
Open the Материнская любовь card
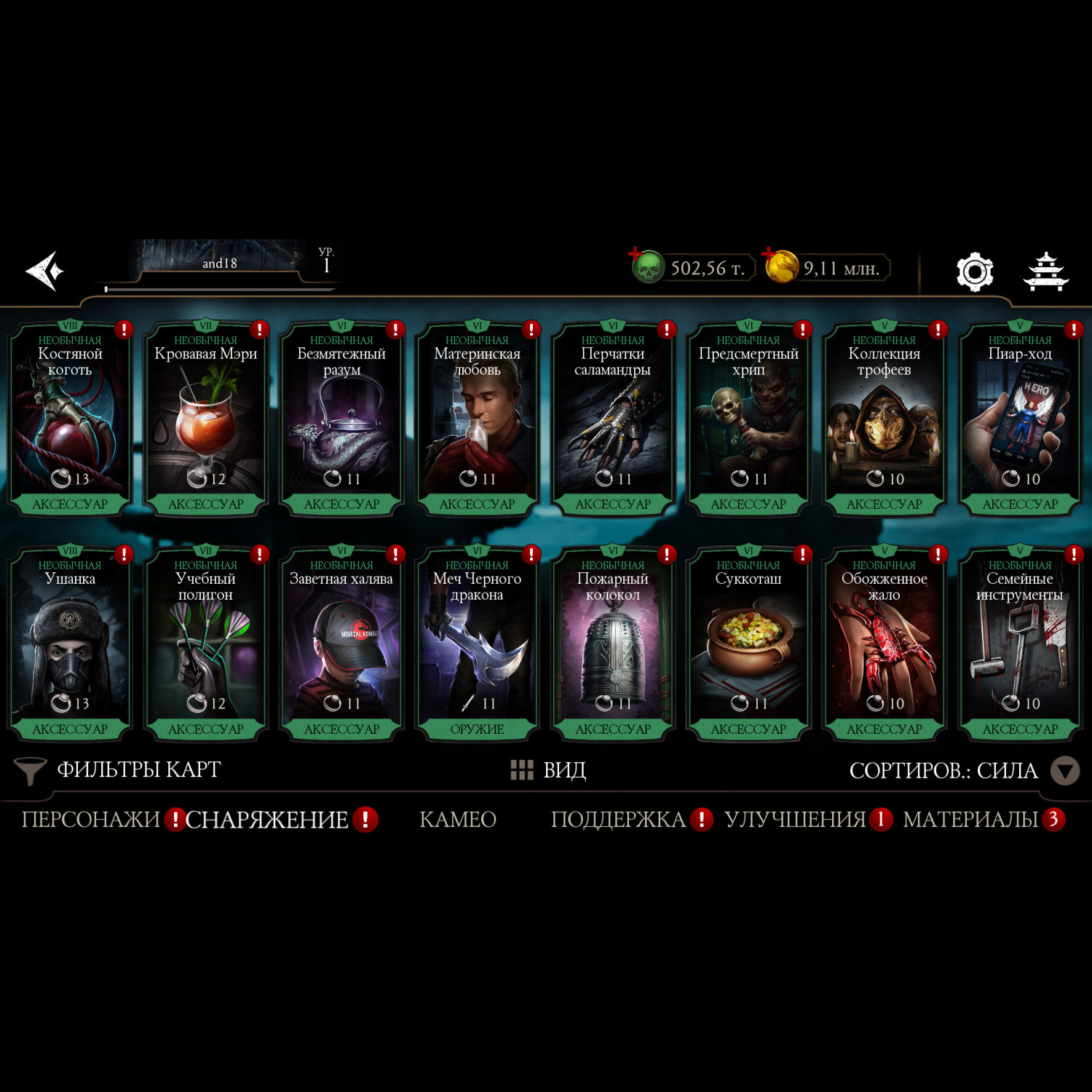(x=477, y=420)
